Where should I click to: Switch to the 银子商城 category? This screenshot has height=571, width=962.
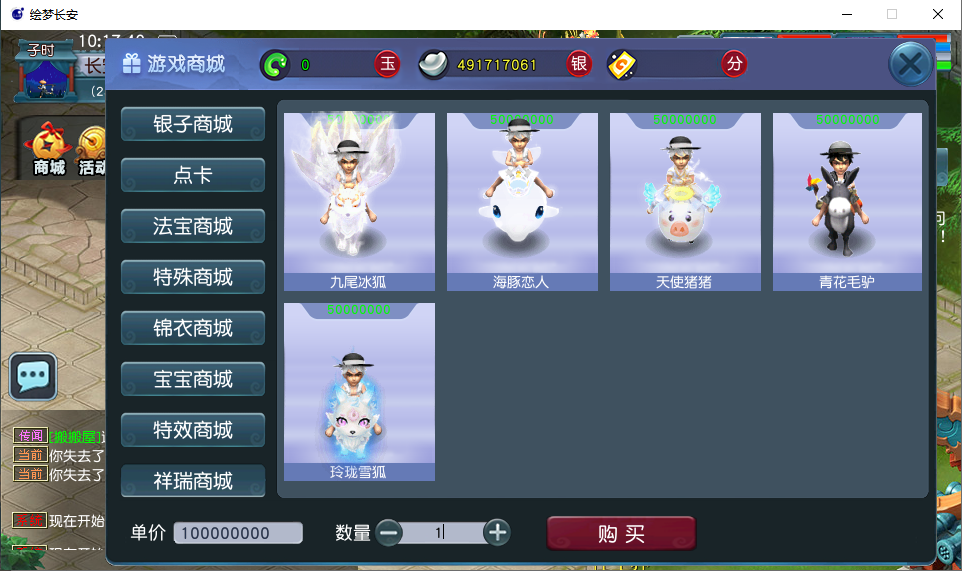pos(193,124)
